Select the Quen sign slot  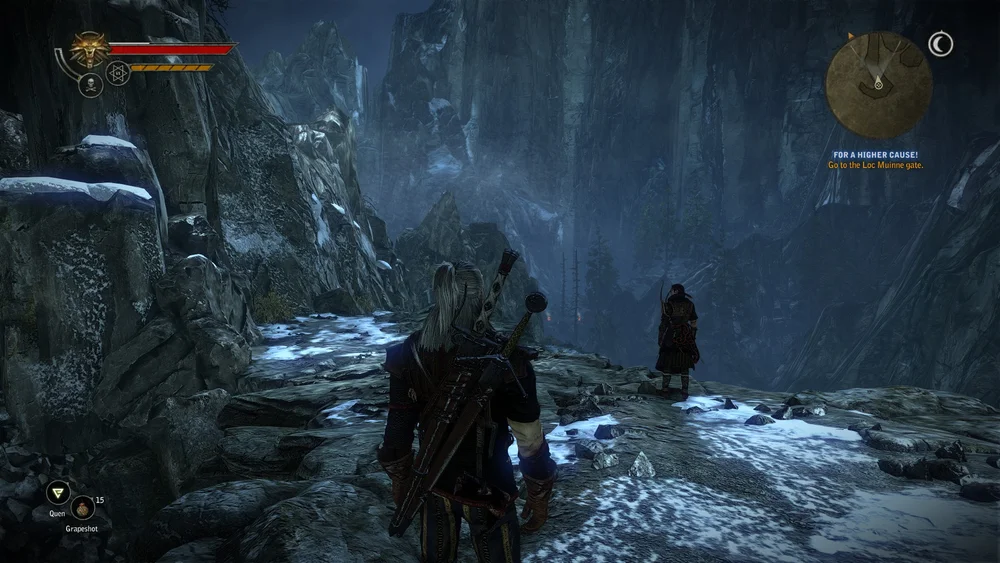(58, 491)
